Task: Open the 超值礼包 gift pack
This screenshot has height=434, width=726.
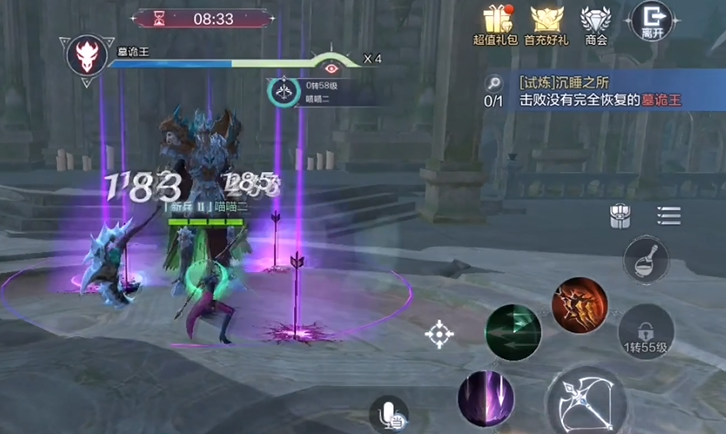Action: [x=496, y=23]
